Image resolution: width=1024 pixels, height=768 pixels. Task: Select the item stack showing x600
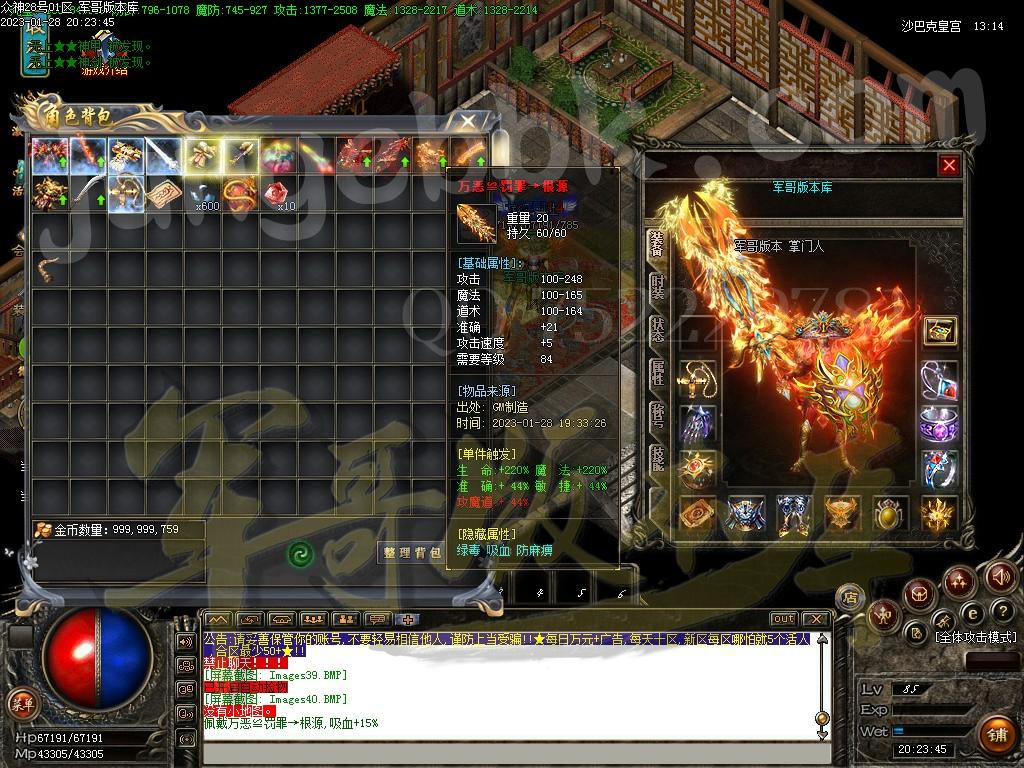click(x=203, y=193)
